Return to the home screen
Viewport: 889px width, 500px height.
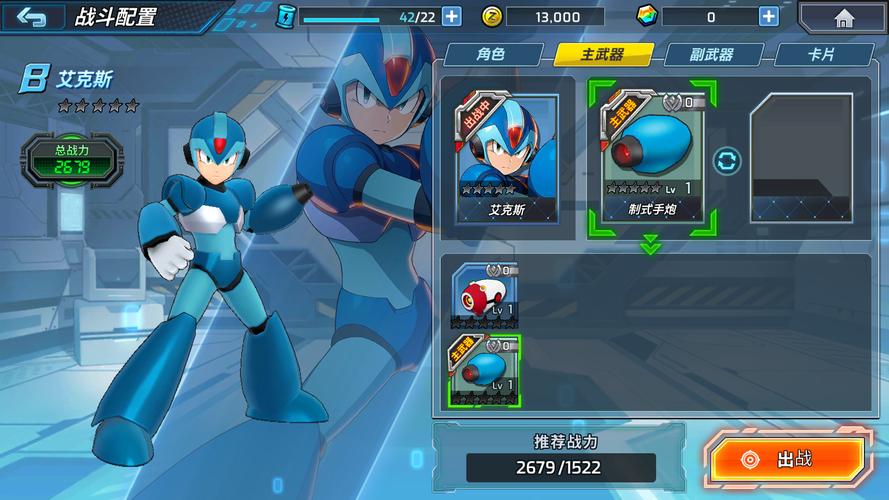coord(843,17)
